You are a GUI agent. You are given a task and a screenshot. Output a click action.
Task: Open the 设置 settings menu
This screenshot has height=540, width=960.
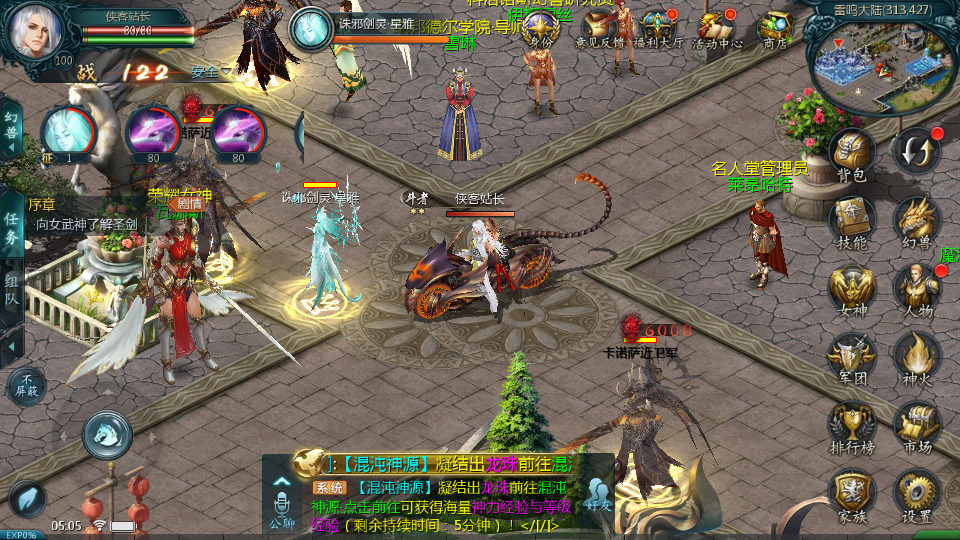917,495
